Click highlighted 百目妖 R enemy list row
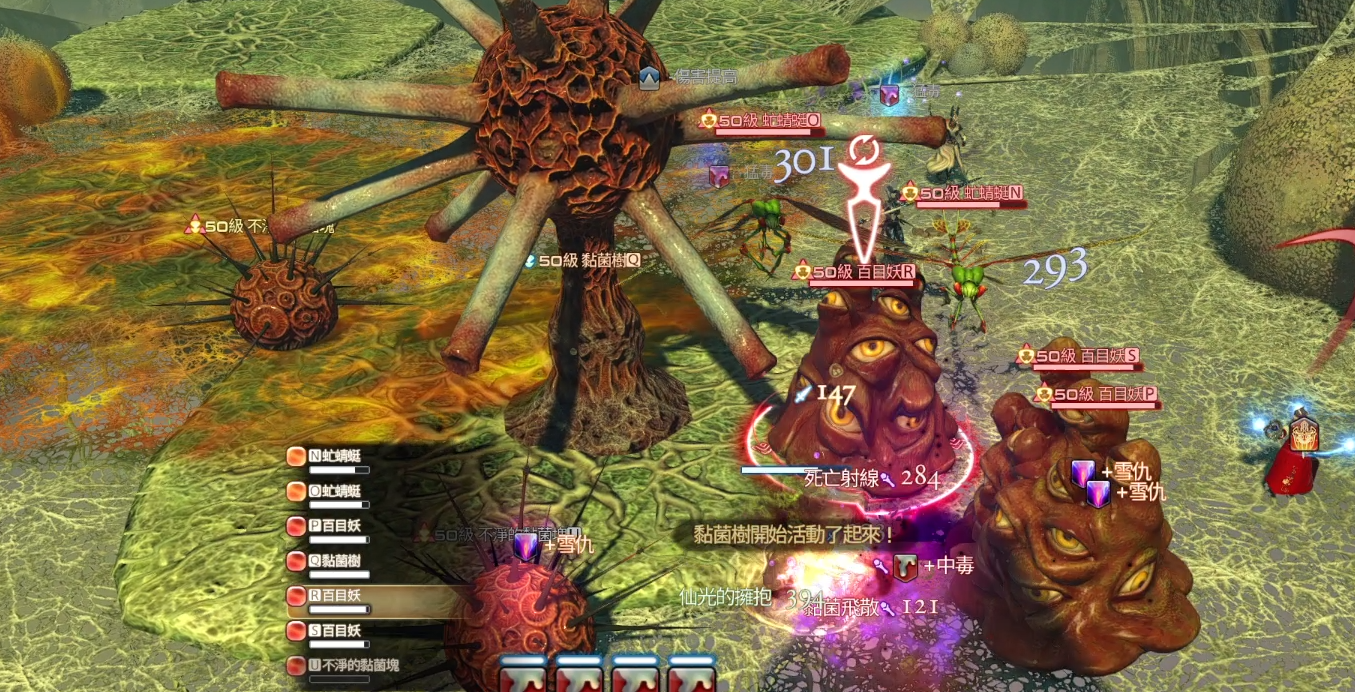The width and height of the screenshot is (1355, 692). click(335, 596)
